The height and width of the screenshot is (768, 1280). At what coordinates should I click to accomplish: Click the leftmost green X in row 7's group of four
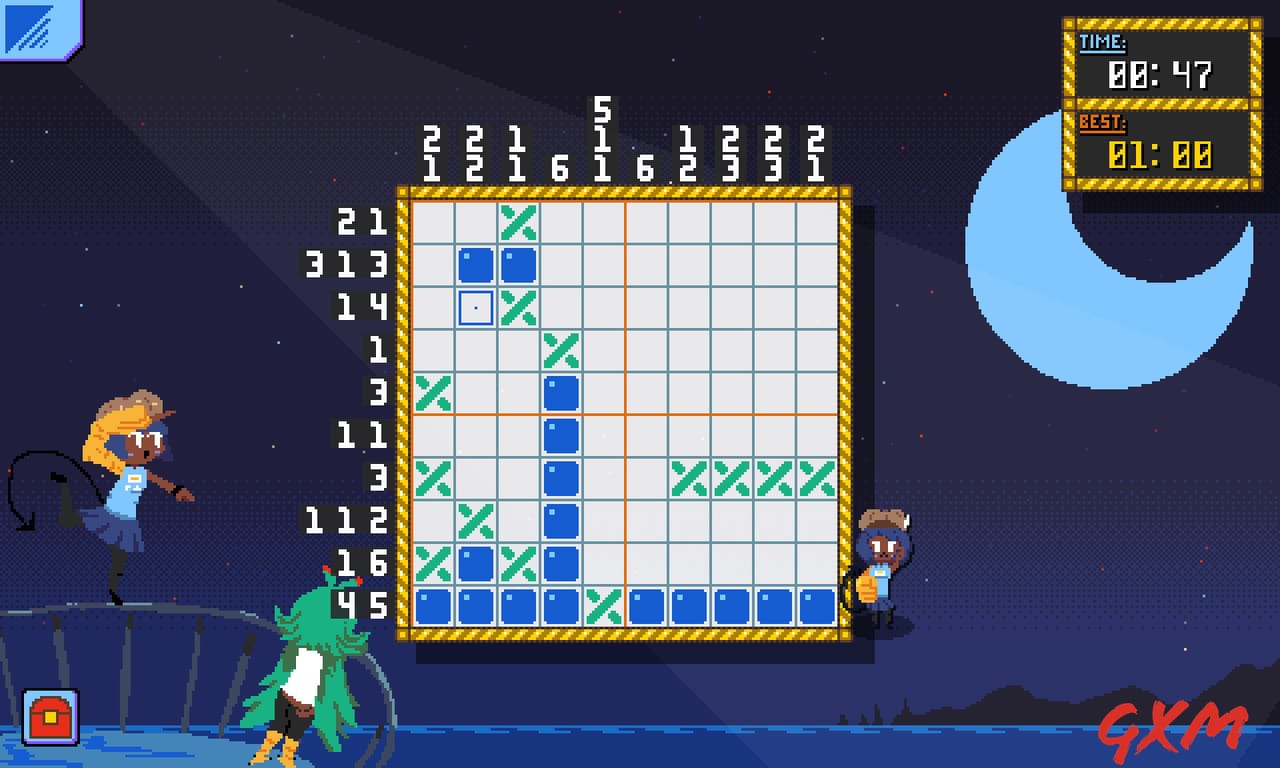point(690,480)
